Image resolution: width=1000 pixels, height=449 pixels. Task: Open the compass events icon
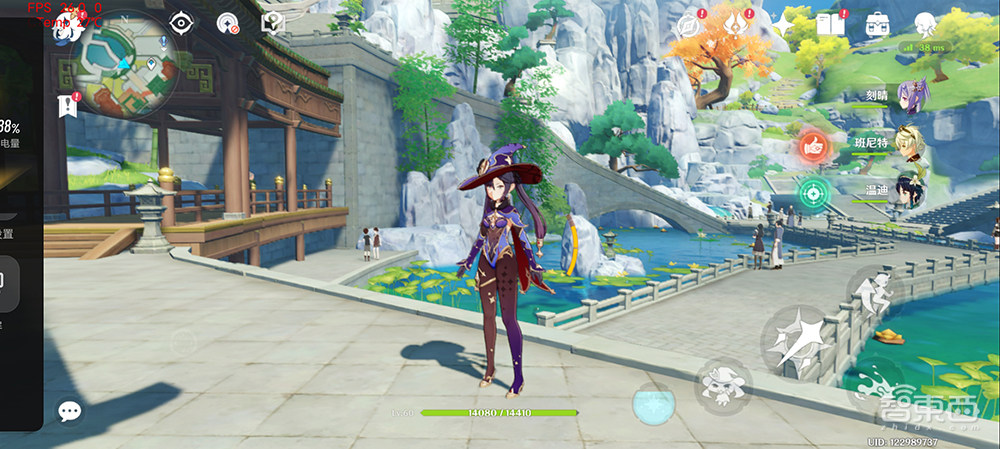pyautogui.click(x=689, y=24)
